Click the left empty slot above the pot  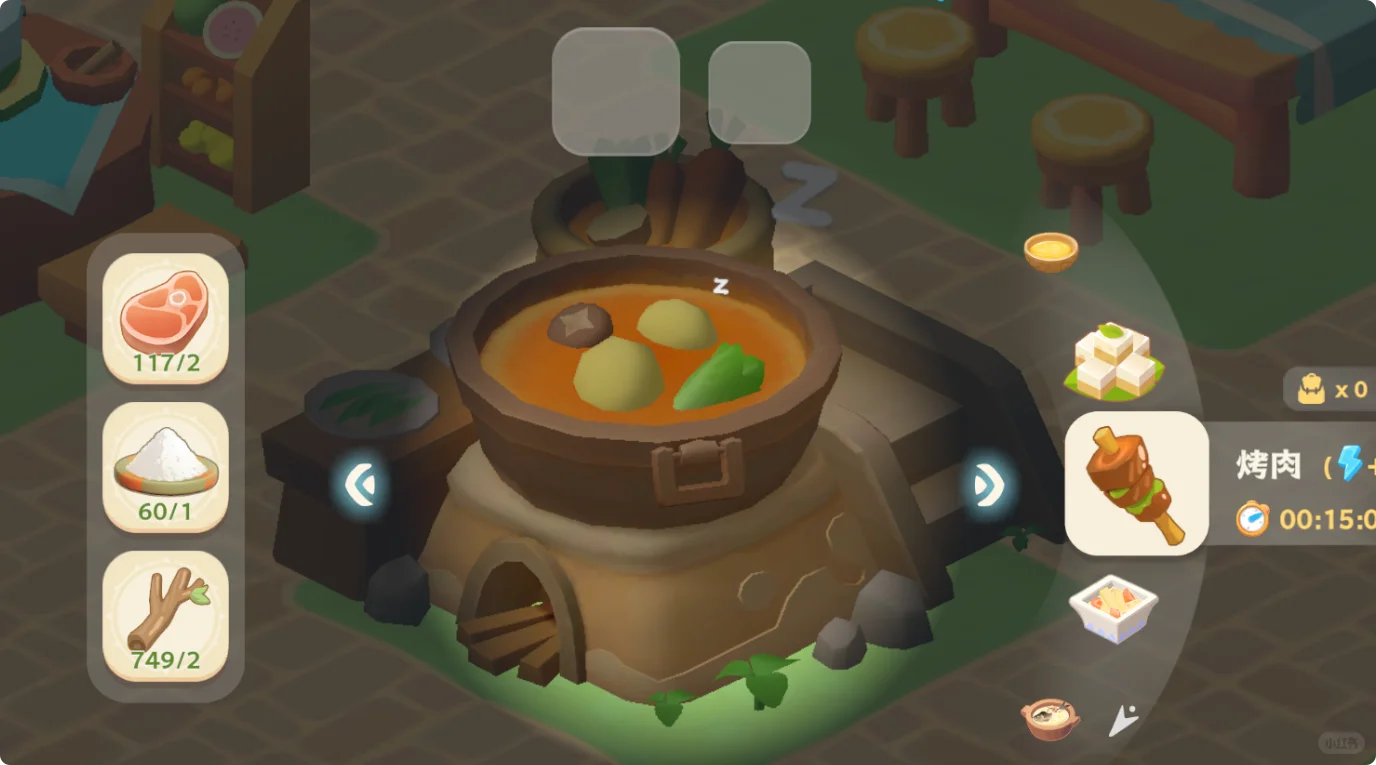click(x=616, y=88)
